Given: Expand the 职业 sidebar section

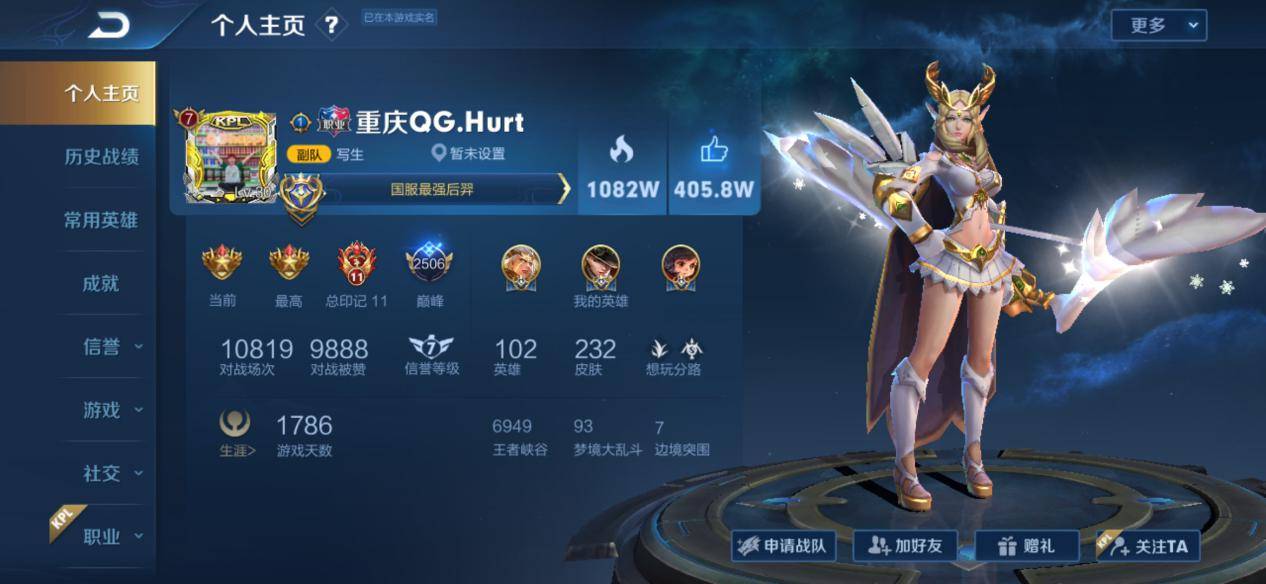Looking at the screenshot, I should (110, 537).
